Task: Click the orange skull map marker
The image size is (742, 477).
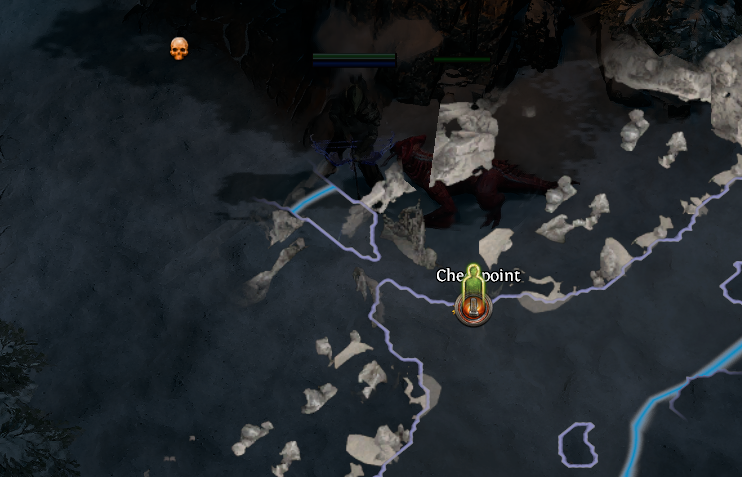Action: coord(179,48)
